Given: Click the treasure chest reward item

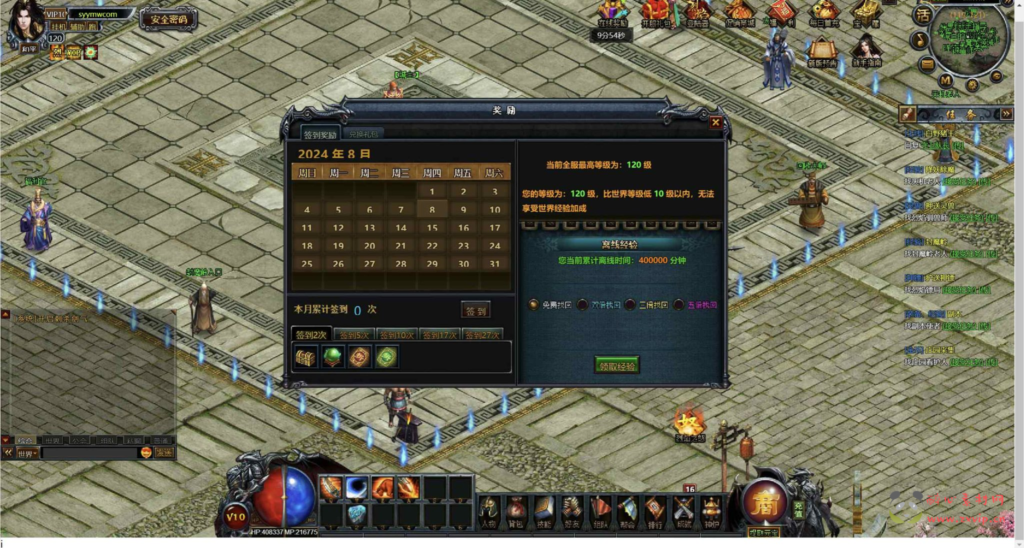Looking at the screenshot, I should pyautogui.click(x=307, y=357).
